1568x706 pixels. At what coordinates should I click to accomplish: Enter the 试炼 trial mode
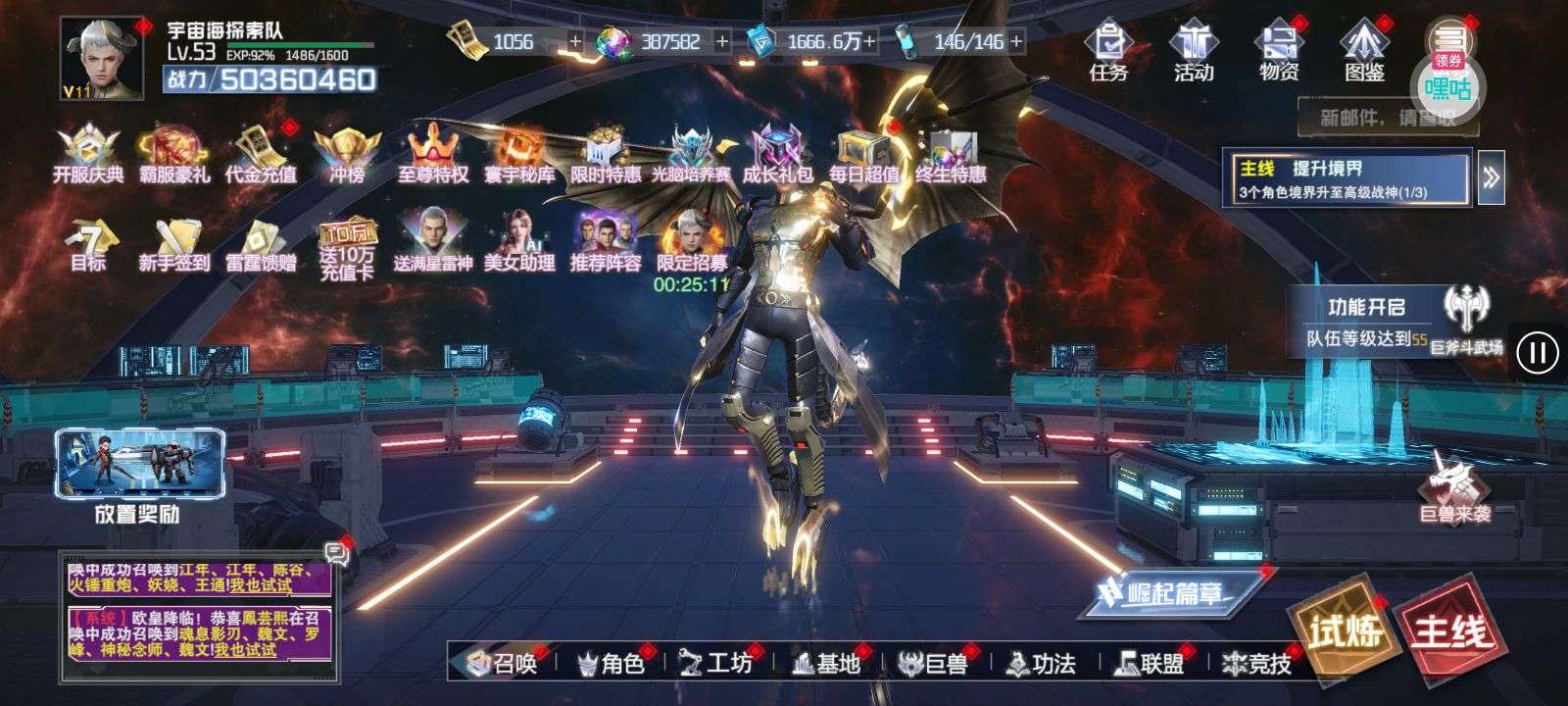[1339, 629]
